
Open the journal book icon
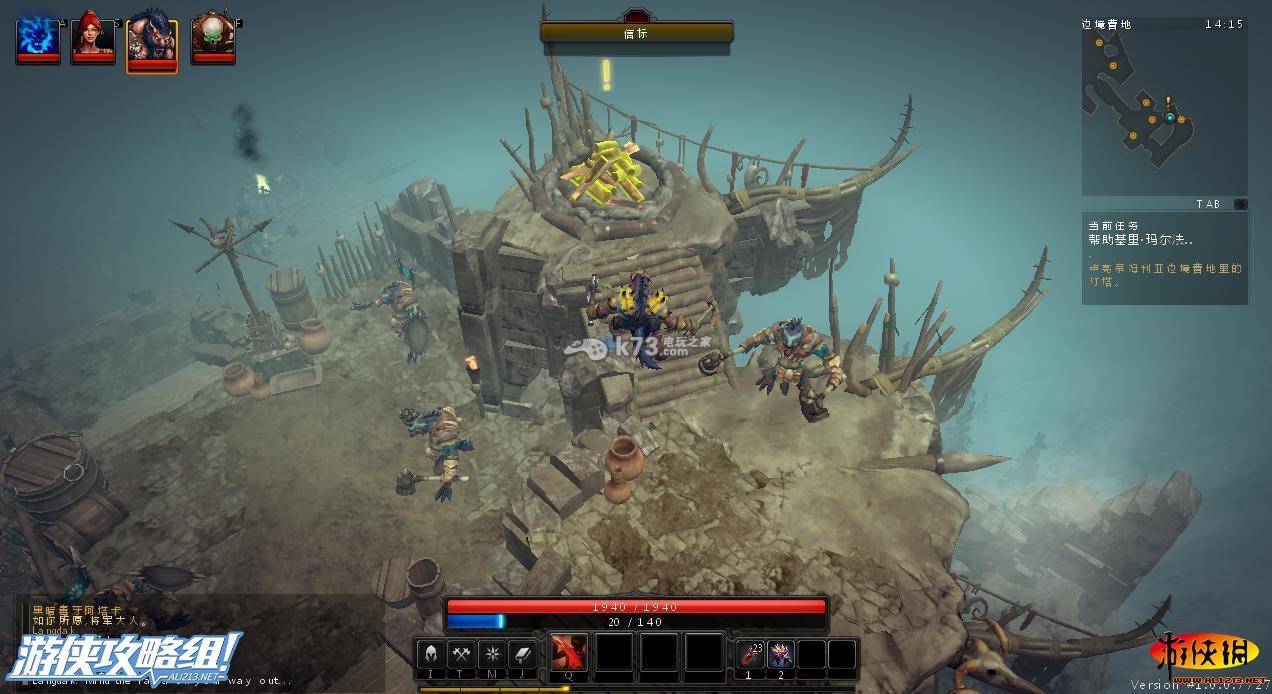click(x=523, y=653)
